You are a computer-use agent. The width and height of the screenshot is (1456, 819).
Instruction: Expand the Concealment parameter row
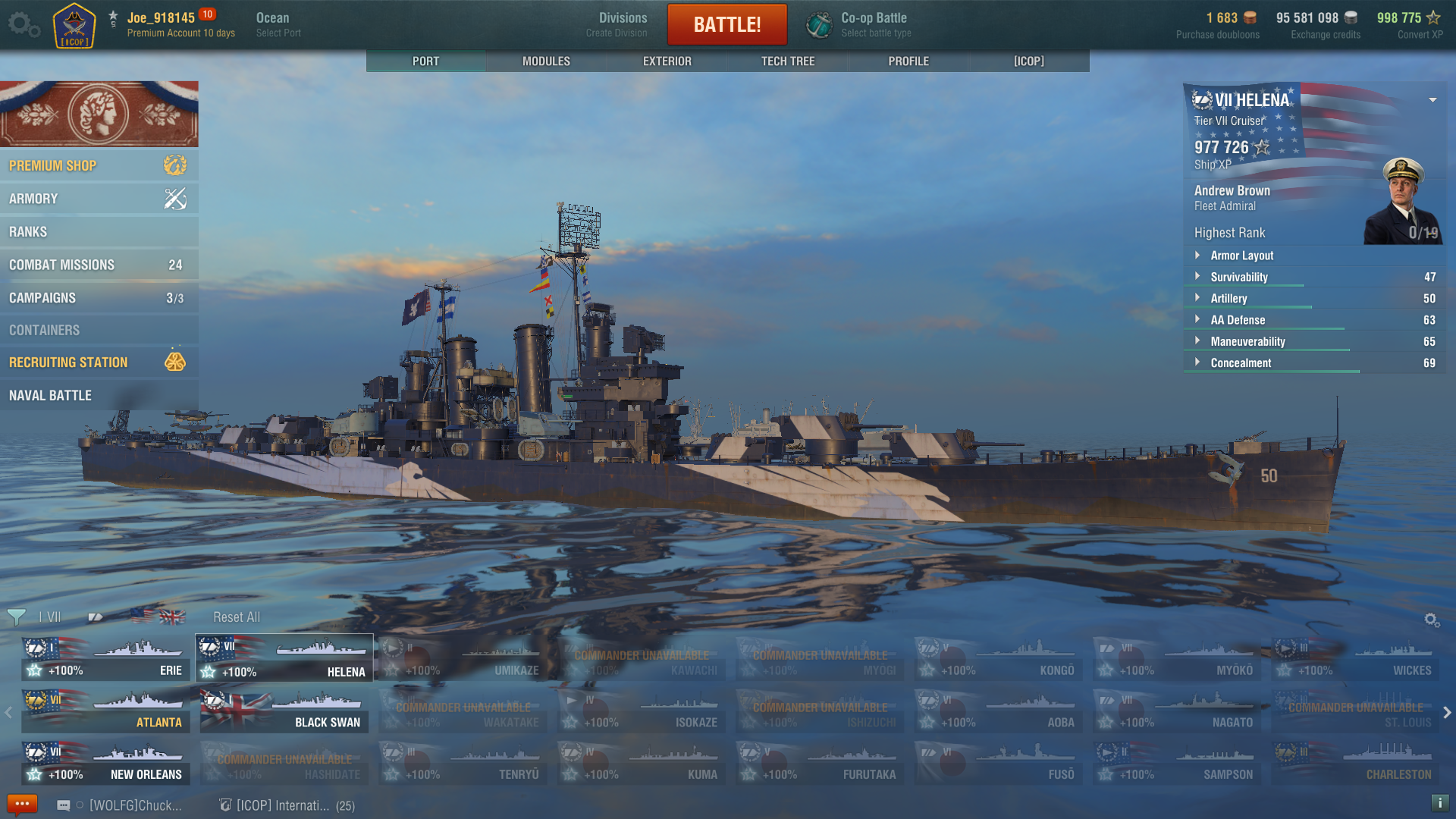[x=1241, y=363]
